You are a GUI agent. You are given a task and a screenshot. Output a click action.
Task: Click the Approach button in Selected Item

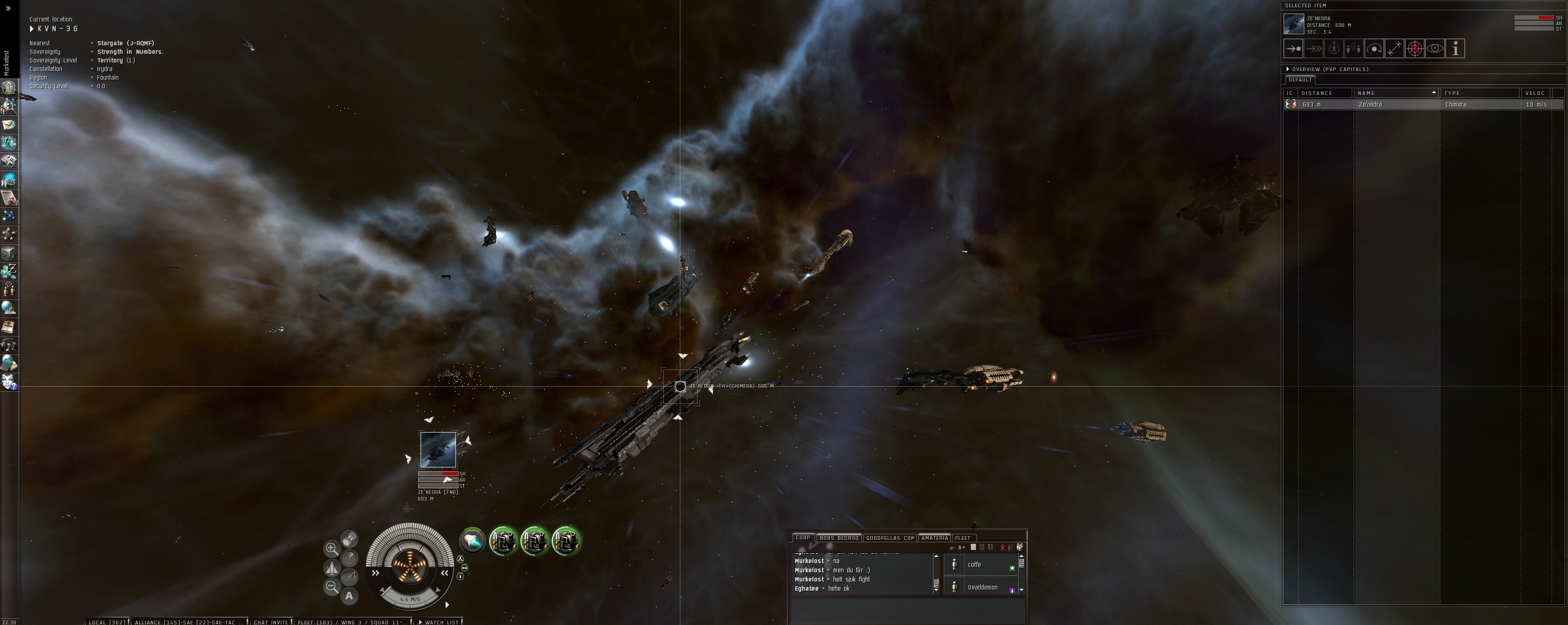coord(1293,49)
